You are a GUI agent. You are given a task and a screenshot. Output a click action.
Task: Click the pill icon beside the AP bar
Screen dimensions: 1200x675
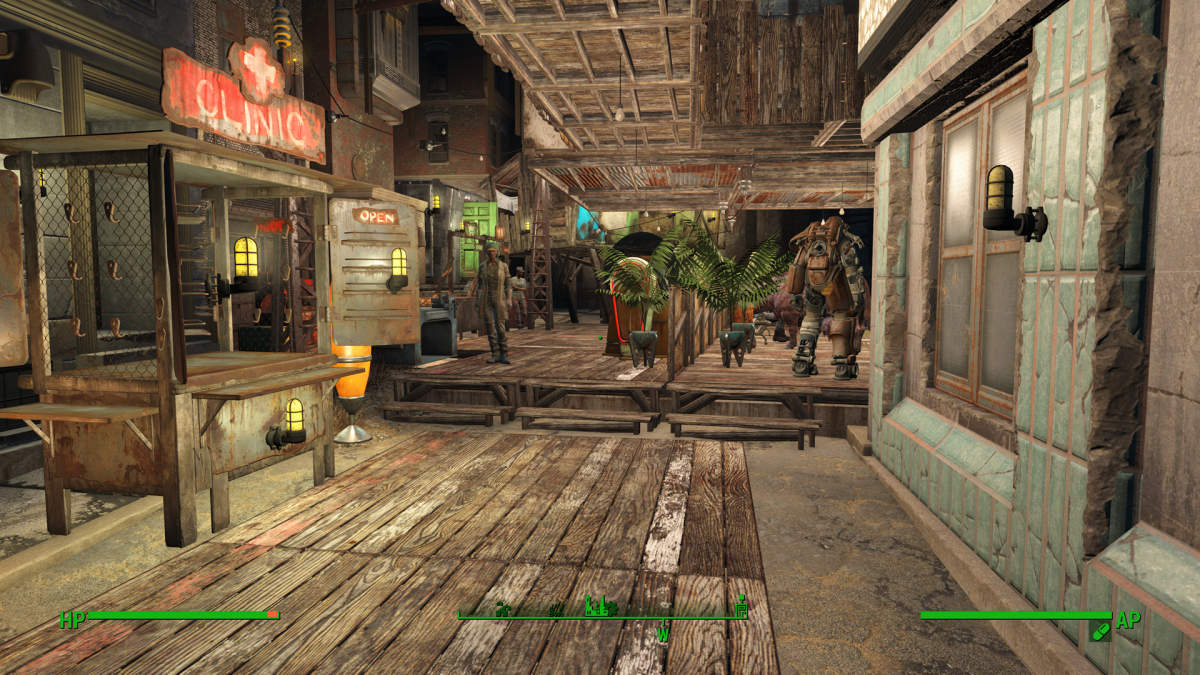[x=1100, y=631]
